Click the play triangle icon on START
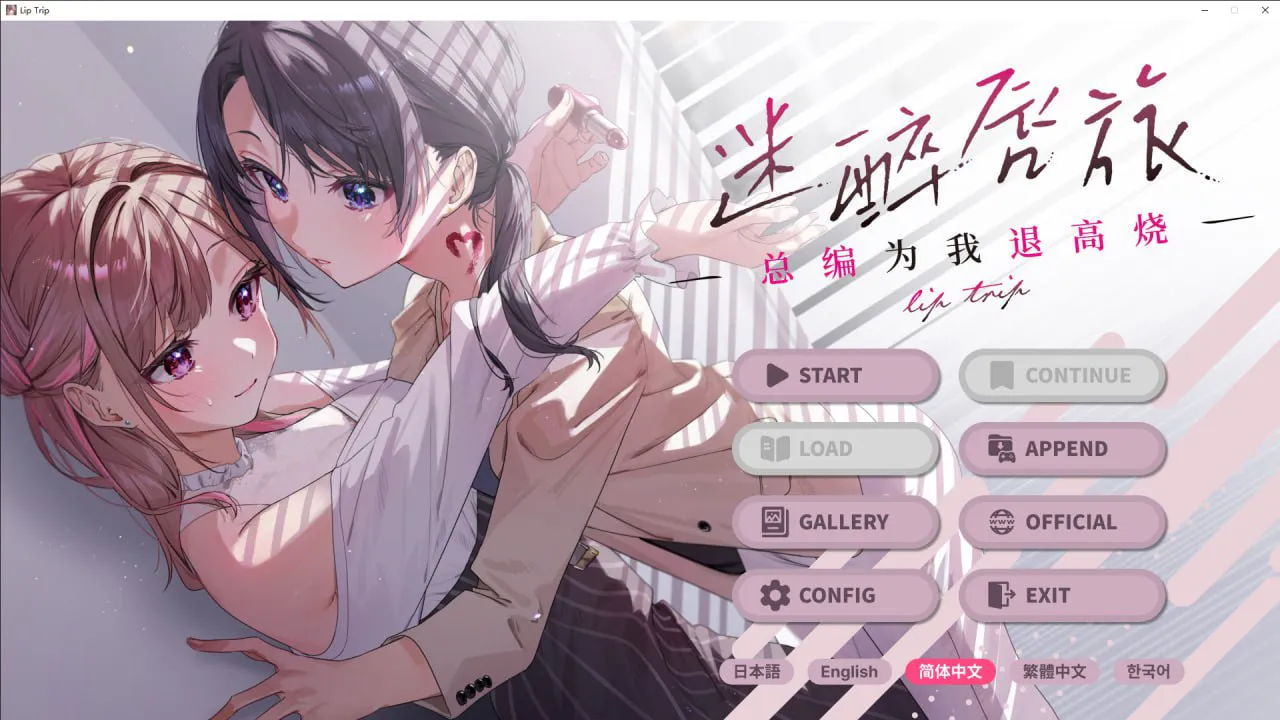 tap(776, 375)
